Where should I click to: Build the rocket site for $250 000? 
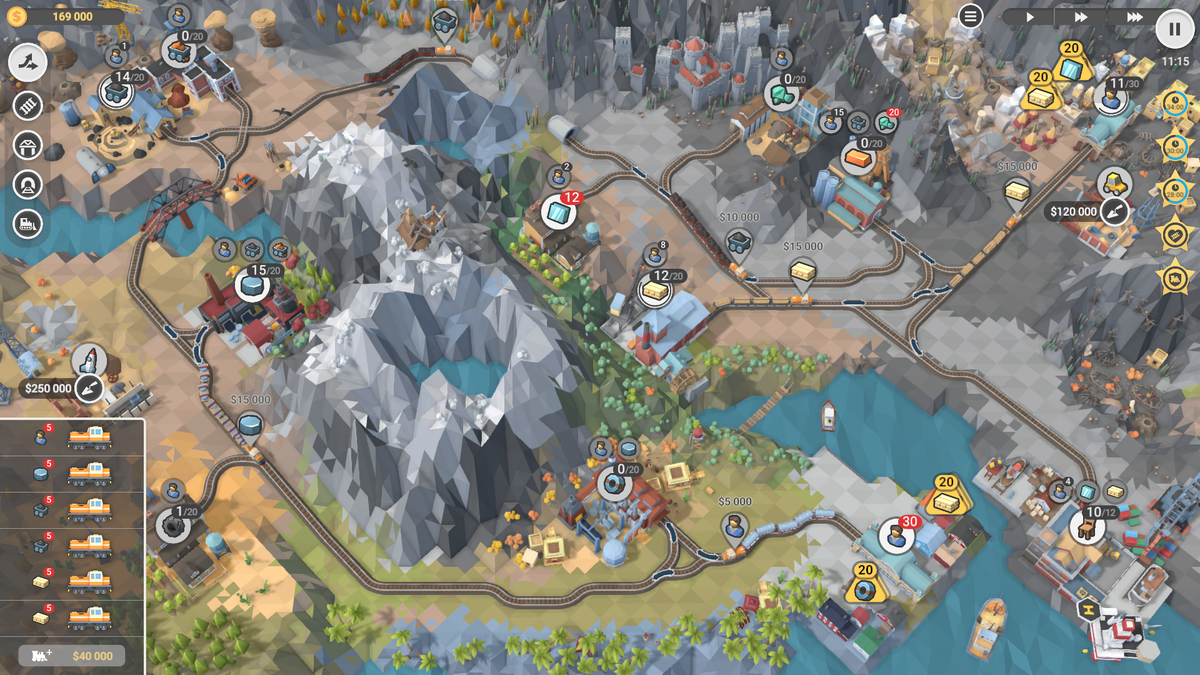click(89, 388)
